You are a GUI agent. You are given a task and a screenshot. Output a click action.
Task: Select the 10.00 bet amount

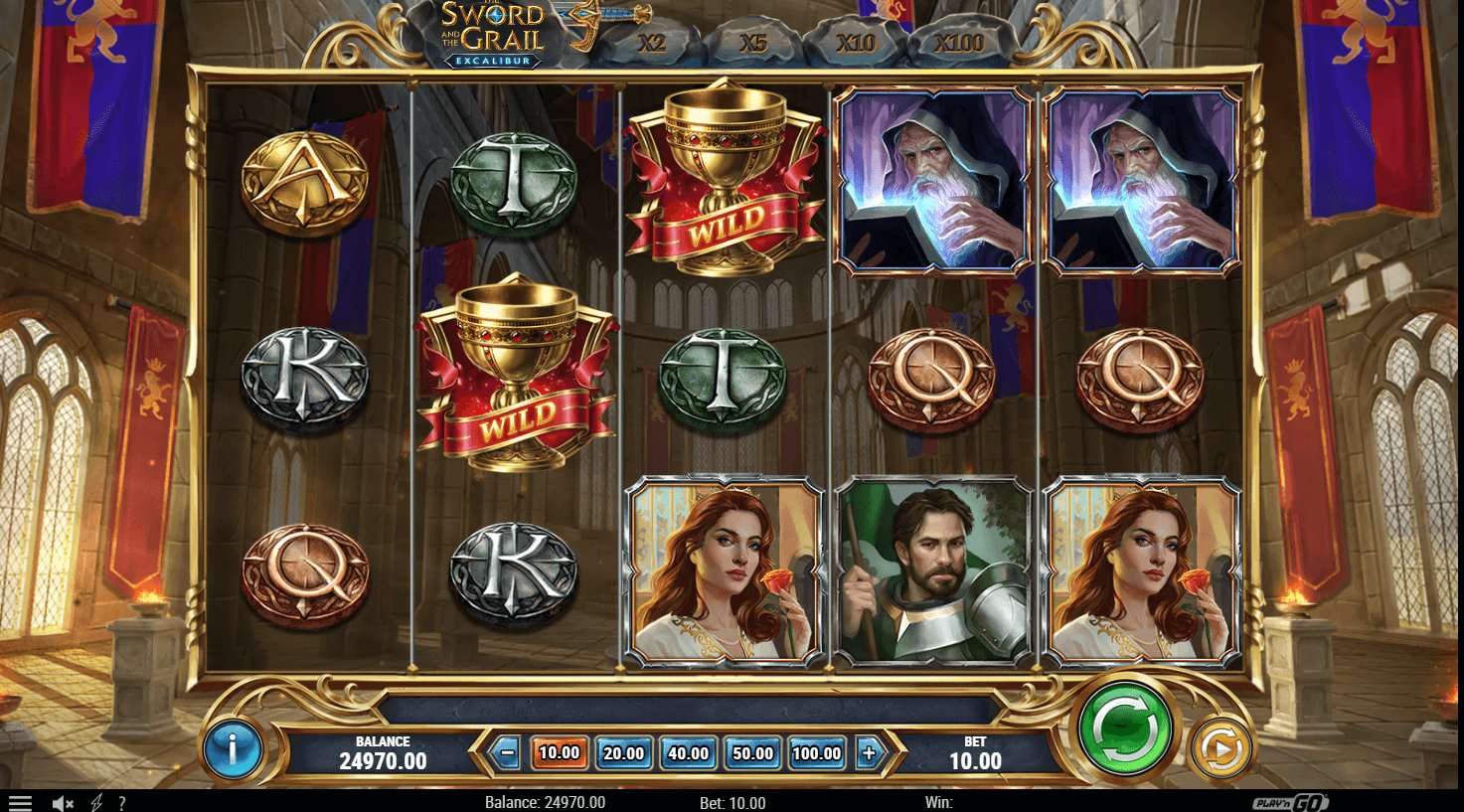pyautogui.click(x=559, y=753)
